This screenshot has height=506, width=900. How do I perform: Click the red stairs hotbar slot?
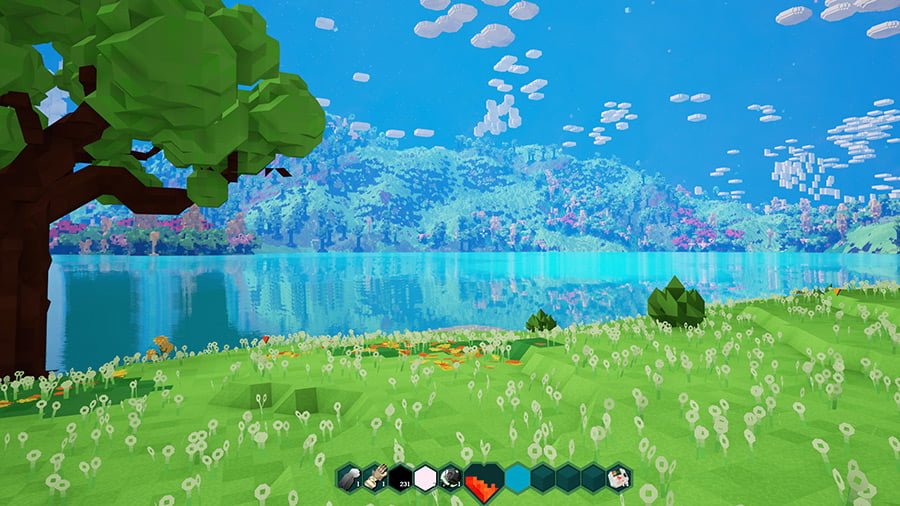484,479
